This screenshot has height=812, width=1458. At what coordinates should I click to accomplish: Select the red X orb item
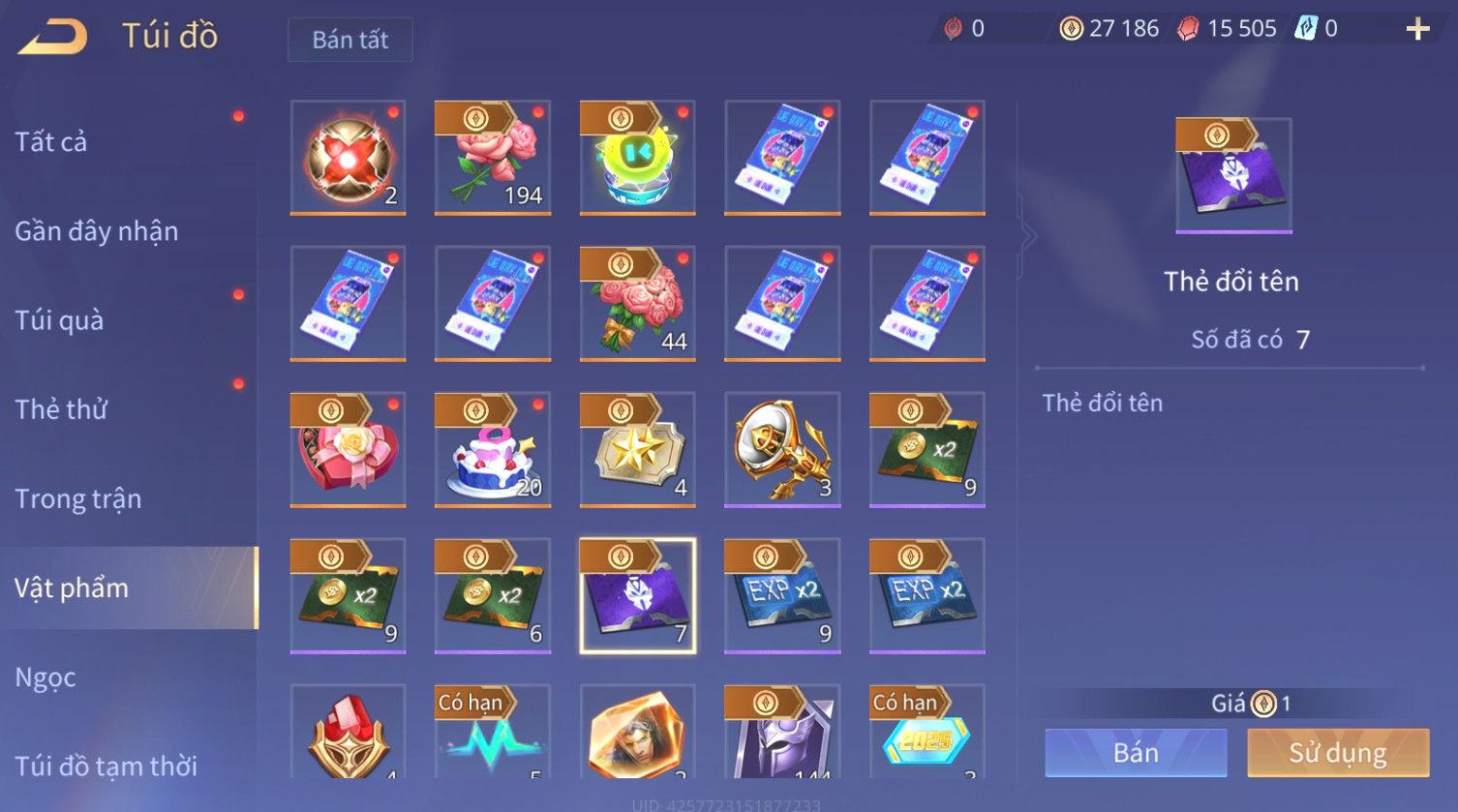pos(348,157)
